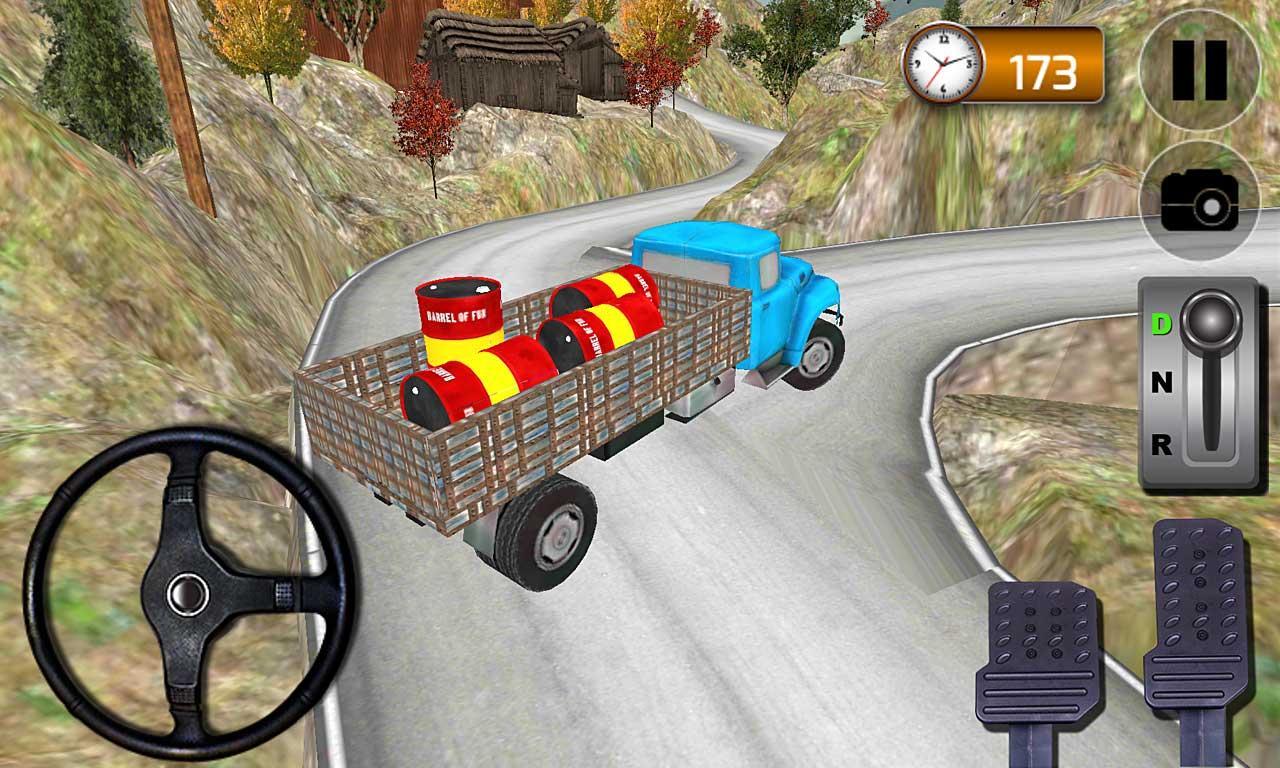Engage Drive gear labeled D
This screenshot has height=768, width=1280.
[1160, 323]
